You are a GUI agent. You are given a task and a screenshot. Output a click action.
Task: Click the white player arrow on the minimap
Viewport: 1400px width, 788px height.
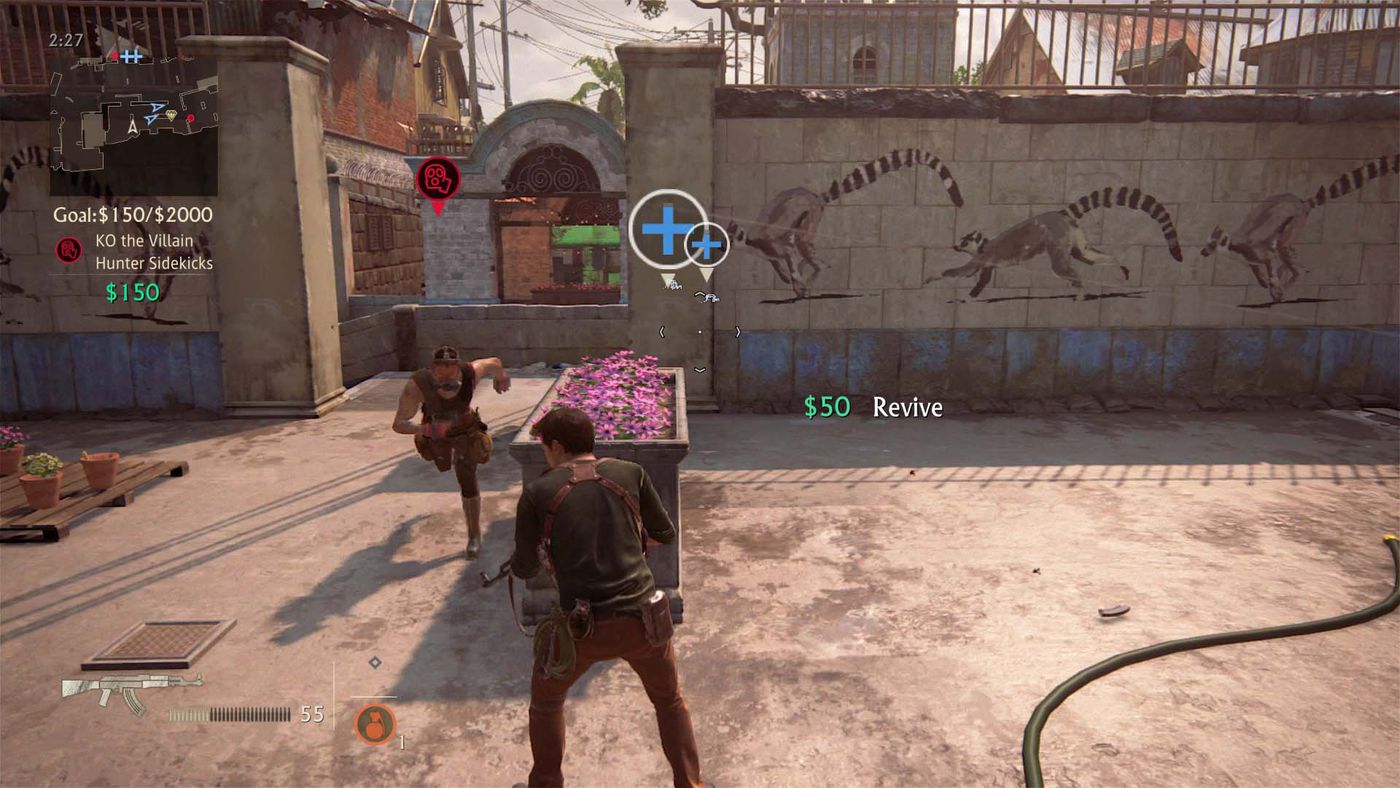click(132, 126)
